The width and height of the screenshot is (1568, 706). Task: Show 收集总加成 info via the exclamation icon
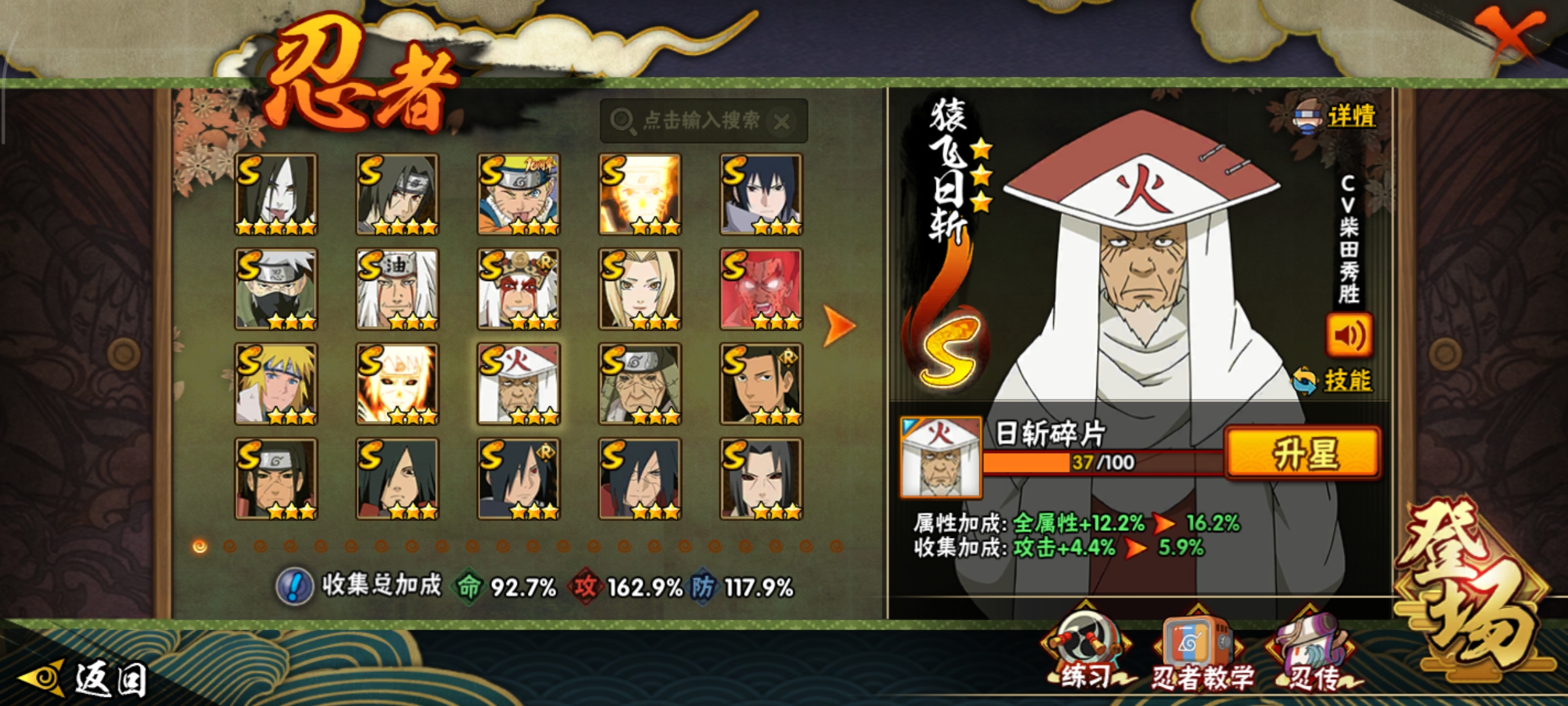click(295, 586)
